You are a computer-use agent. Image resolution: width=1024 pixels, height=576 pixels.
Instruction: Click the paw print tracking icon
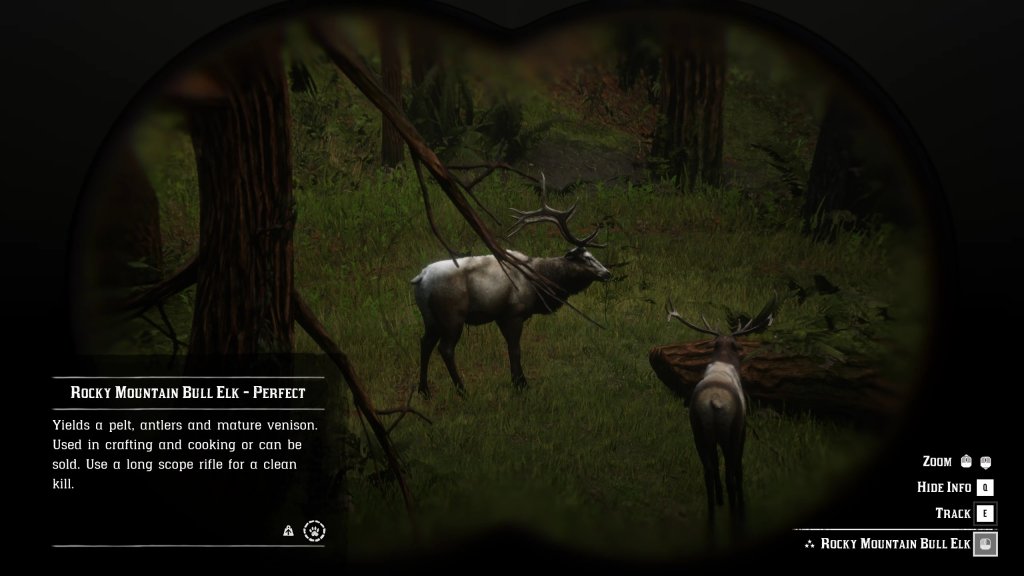coord(314,531)
